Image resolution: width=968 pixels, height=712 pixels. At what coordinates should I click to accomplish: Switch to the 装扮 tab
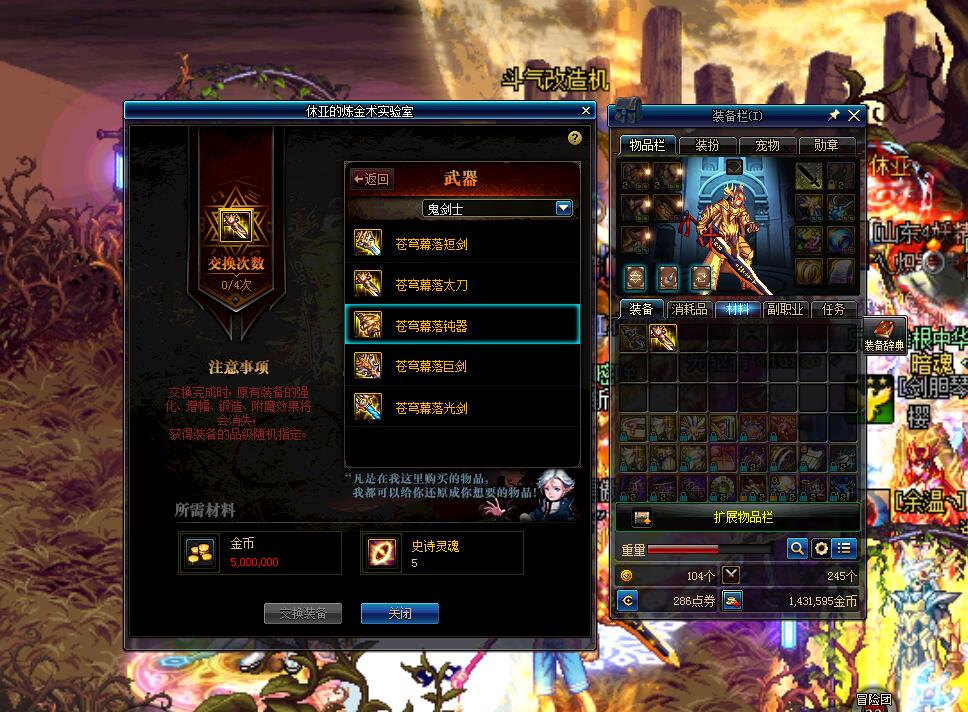707,146
